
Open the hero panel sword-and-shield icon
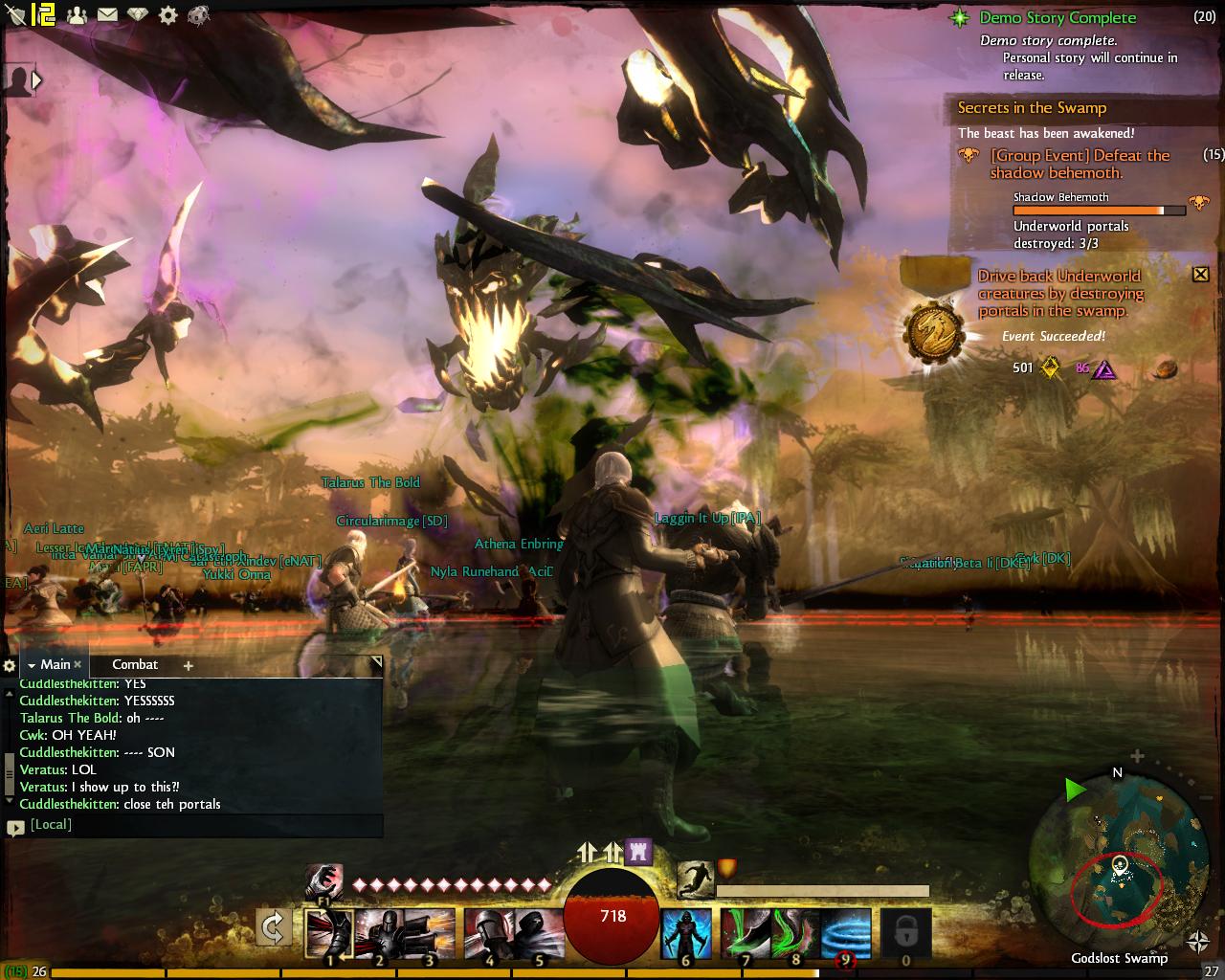click(16, 14)
